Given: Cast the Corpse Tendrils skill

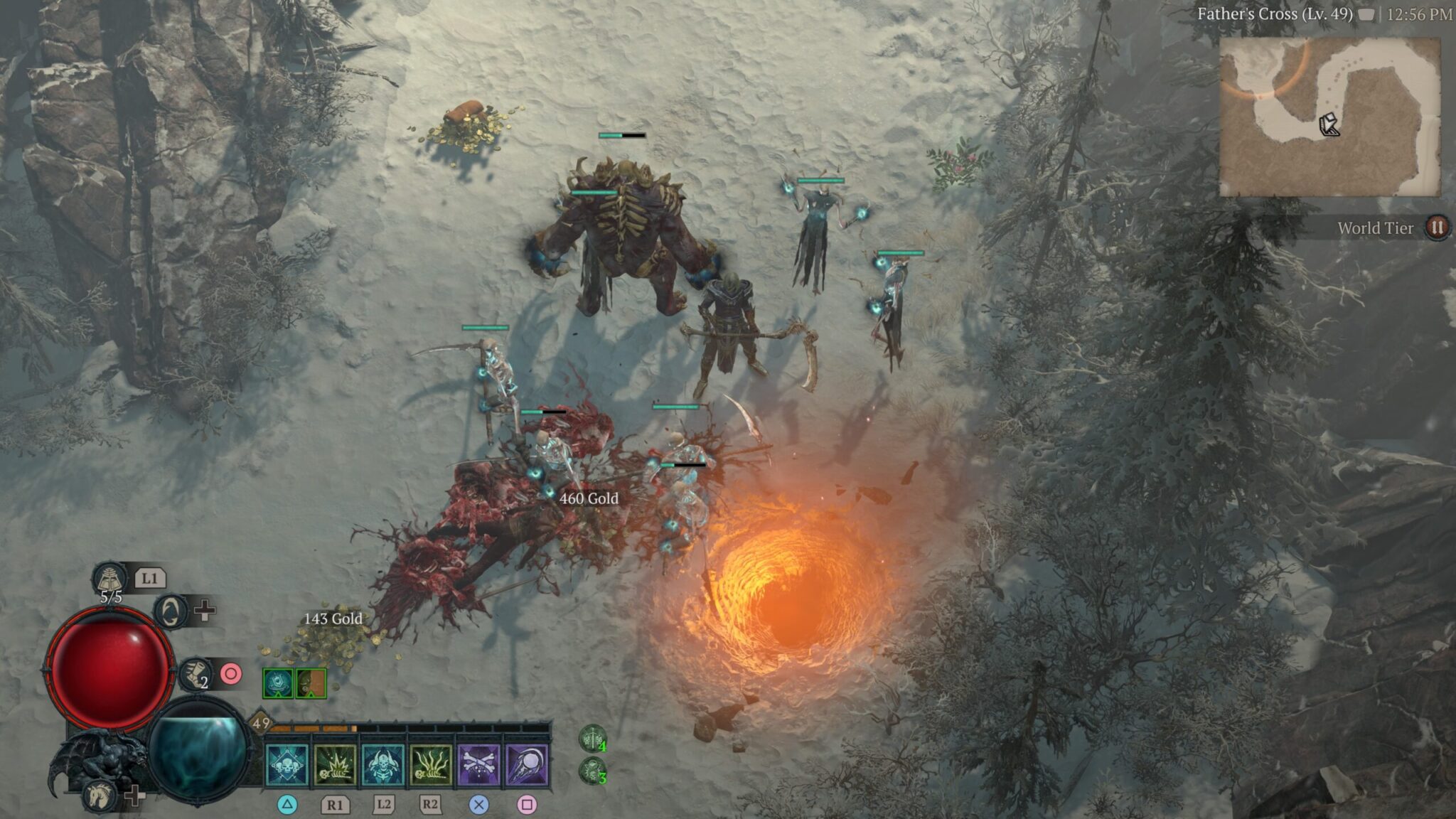Looking at the screenshot, I should tap(431, 765).
